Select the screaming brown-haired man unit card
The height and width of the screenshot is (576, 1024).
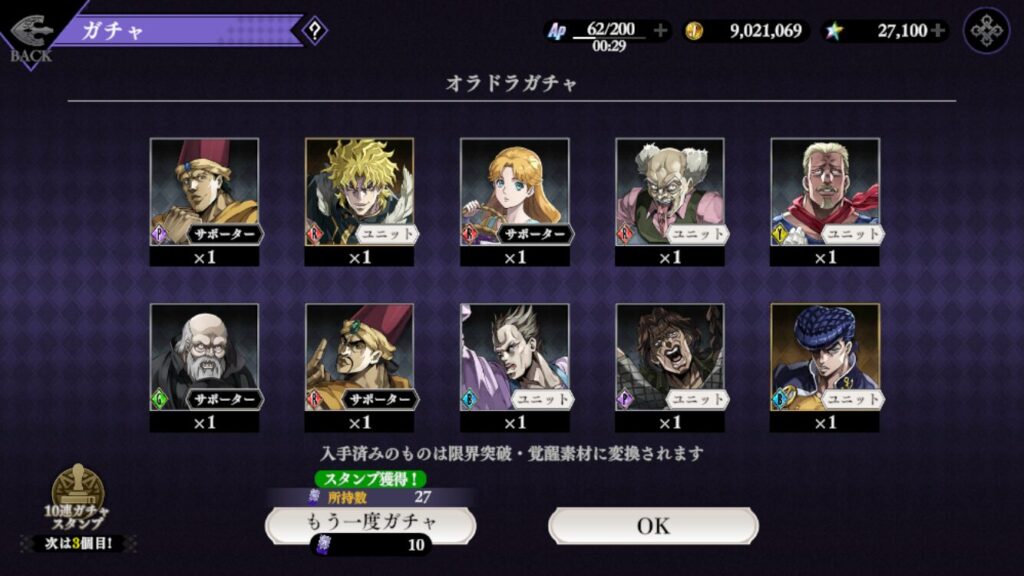669,357
